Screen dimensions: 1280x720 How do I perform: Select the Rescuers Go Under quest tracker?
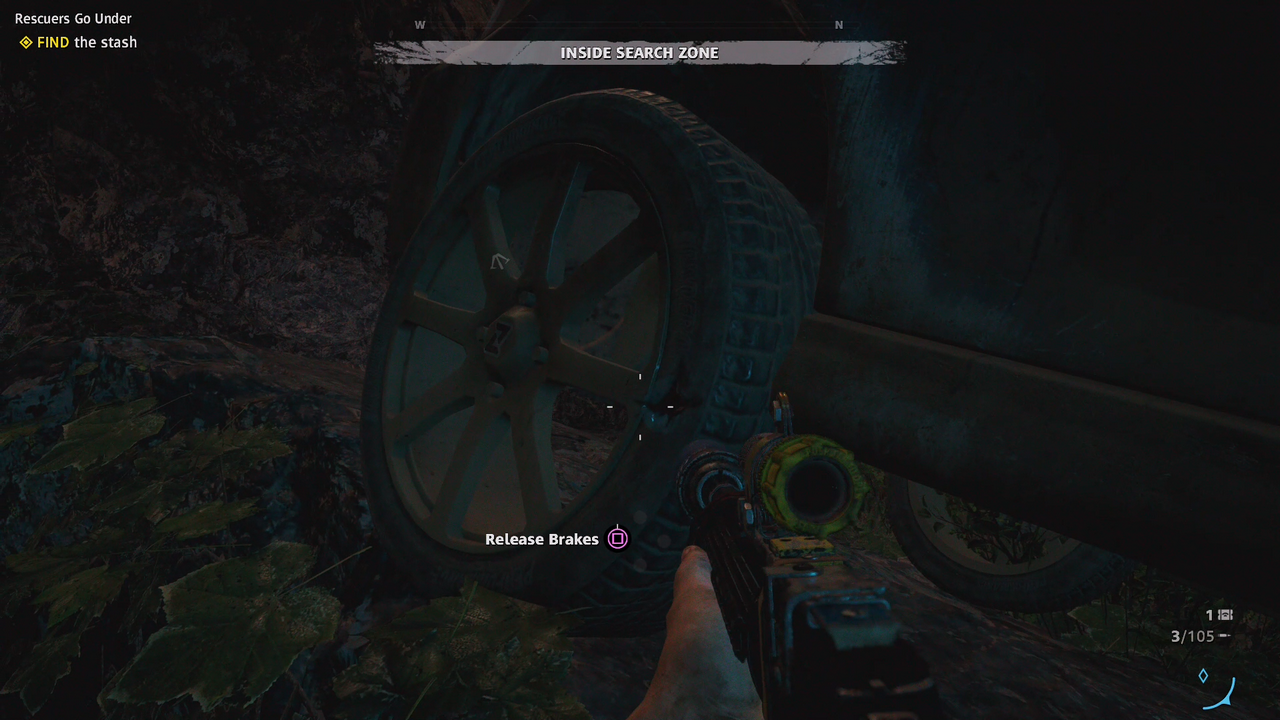click(73, 18)
